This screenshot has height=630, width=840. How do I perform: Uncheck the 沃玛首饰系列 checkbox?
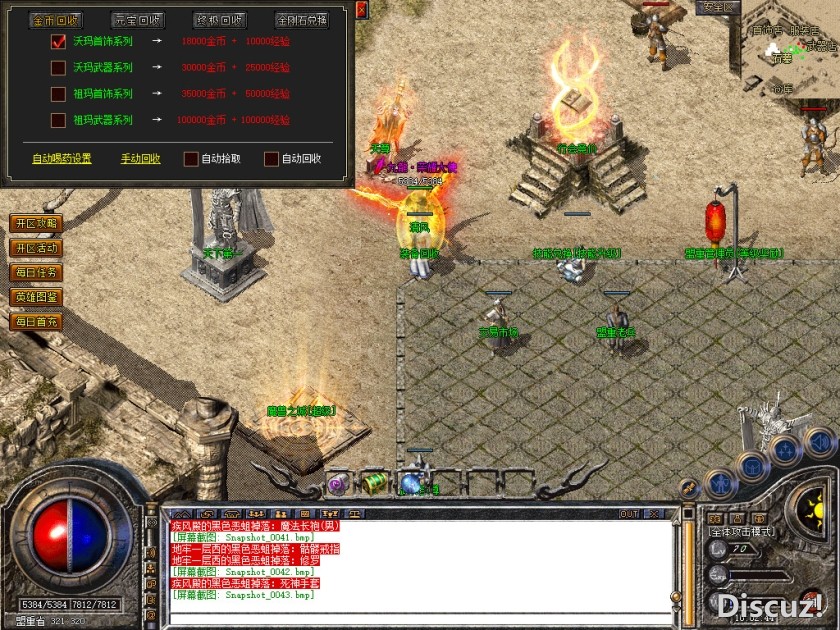point(58,42)
